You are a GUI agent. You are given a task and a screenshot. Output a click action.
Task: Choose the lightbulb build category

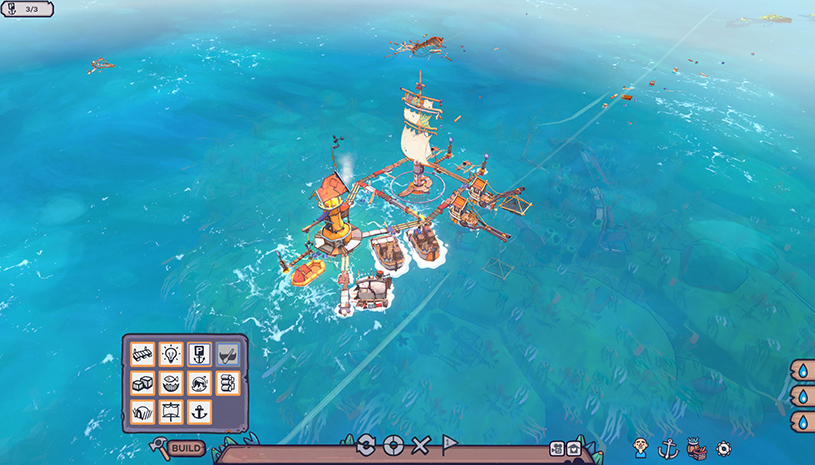(x=170, y=355)
